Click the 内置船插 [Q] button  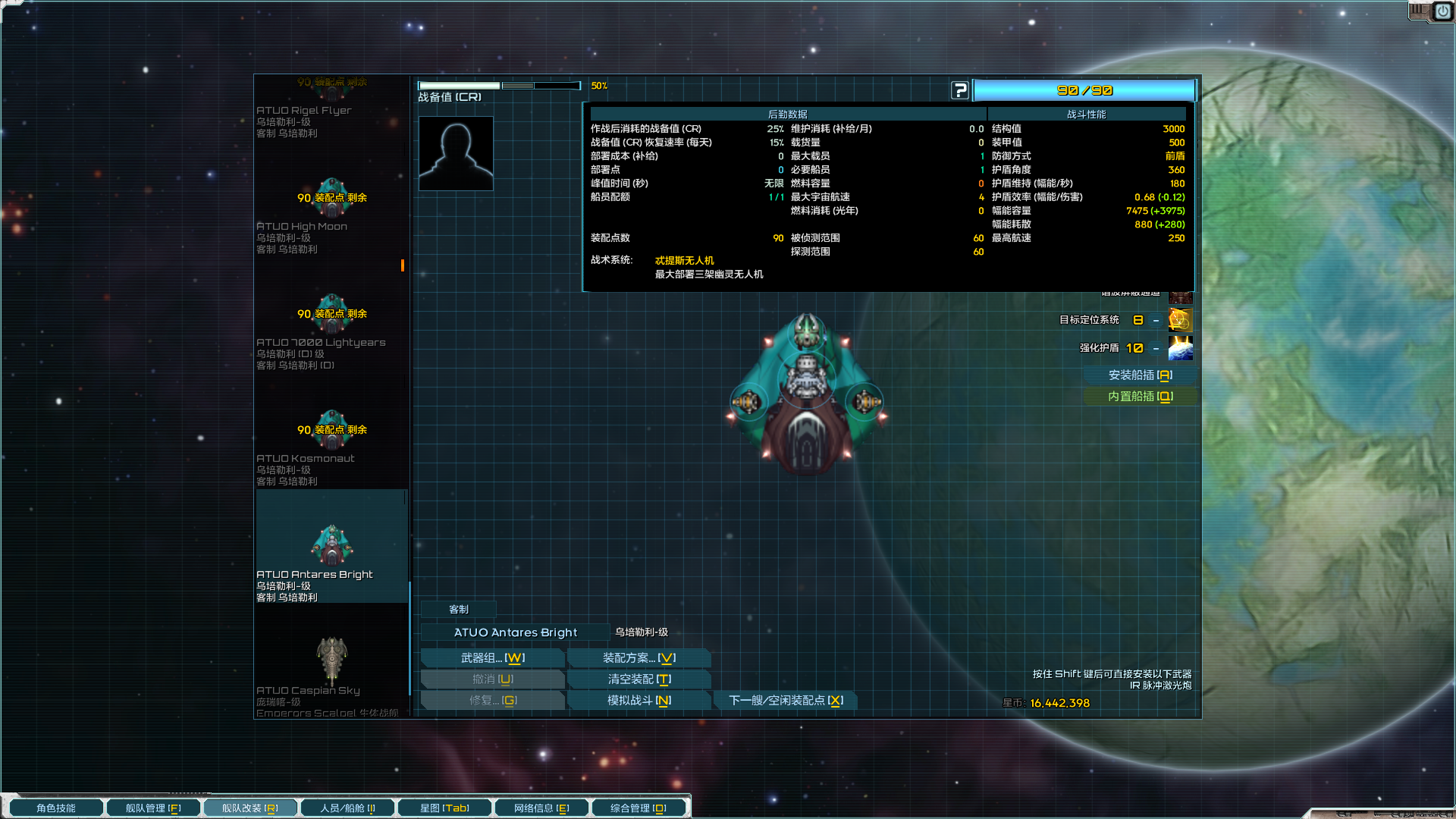tap(1140, 396)
